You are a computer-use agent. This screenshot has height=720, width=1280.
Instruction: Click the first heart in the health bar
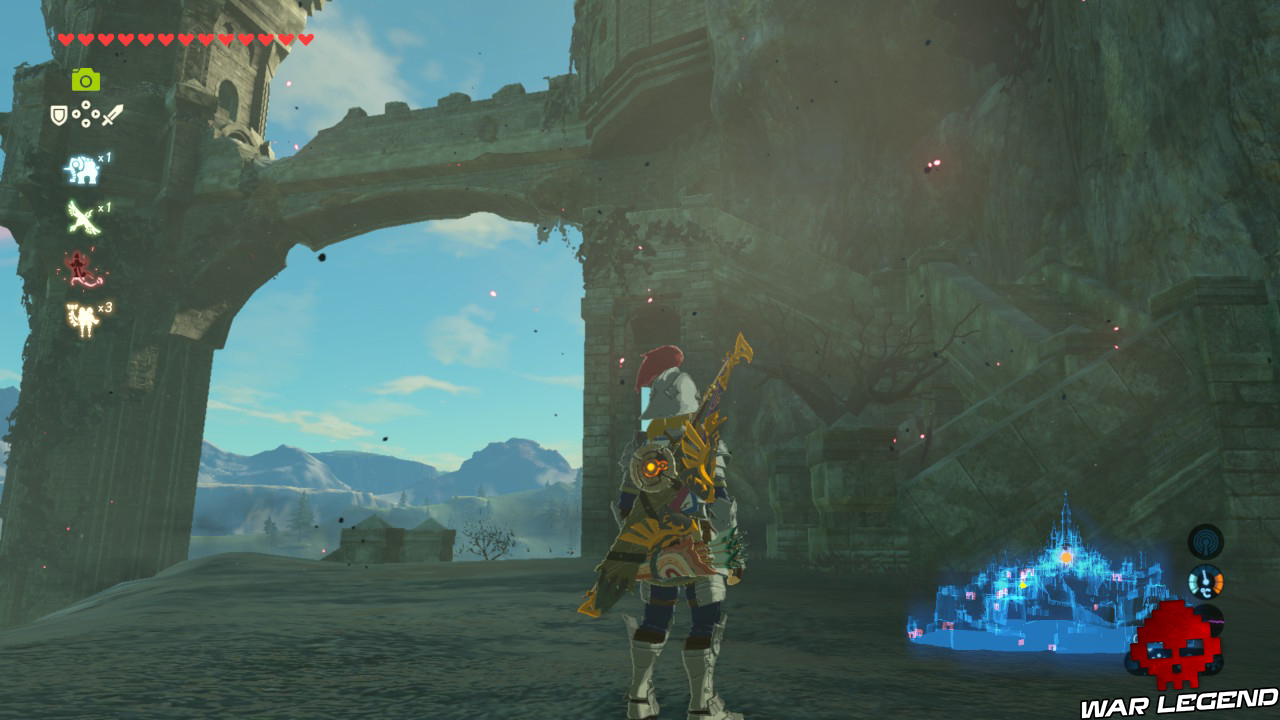coord(66,37)
